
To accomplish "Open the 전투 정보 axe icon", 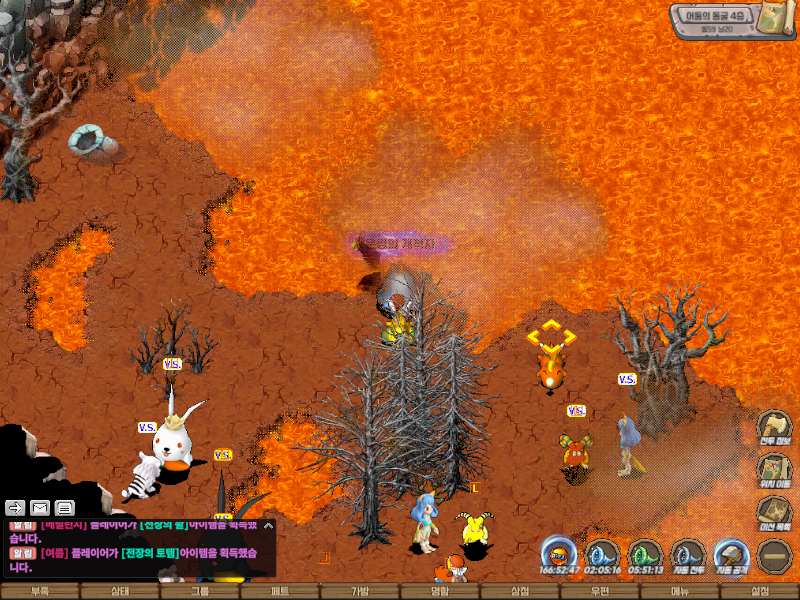I will point(774,427).
